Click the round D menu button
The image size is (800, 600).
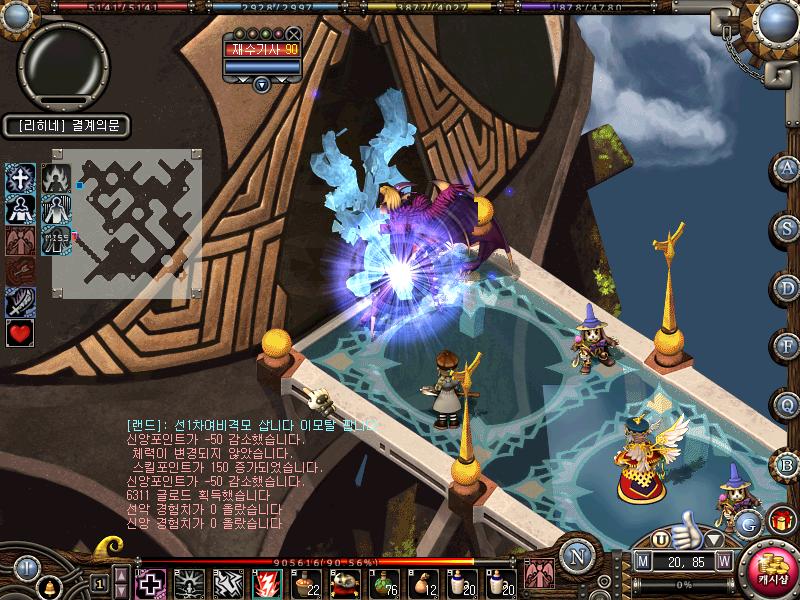click(788, 287)
